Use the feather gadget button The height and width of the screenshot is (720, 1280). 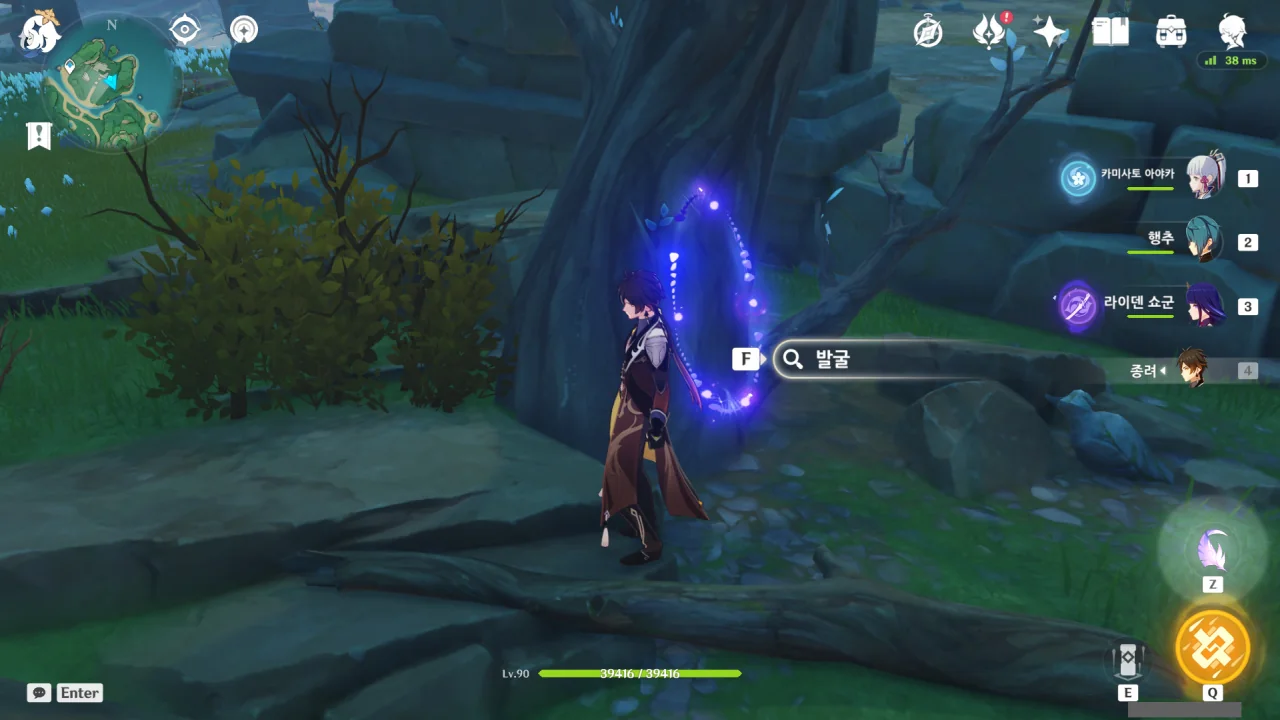1212,549
